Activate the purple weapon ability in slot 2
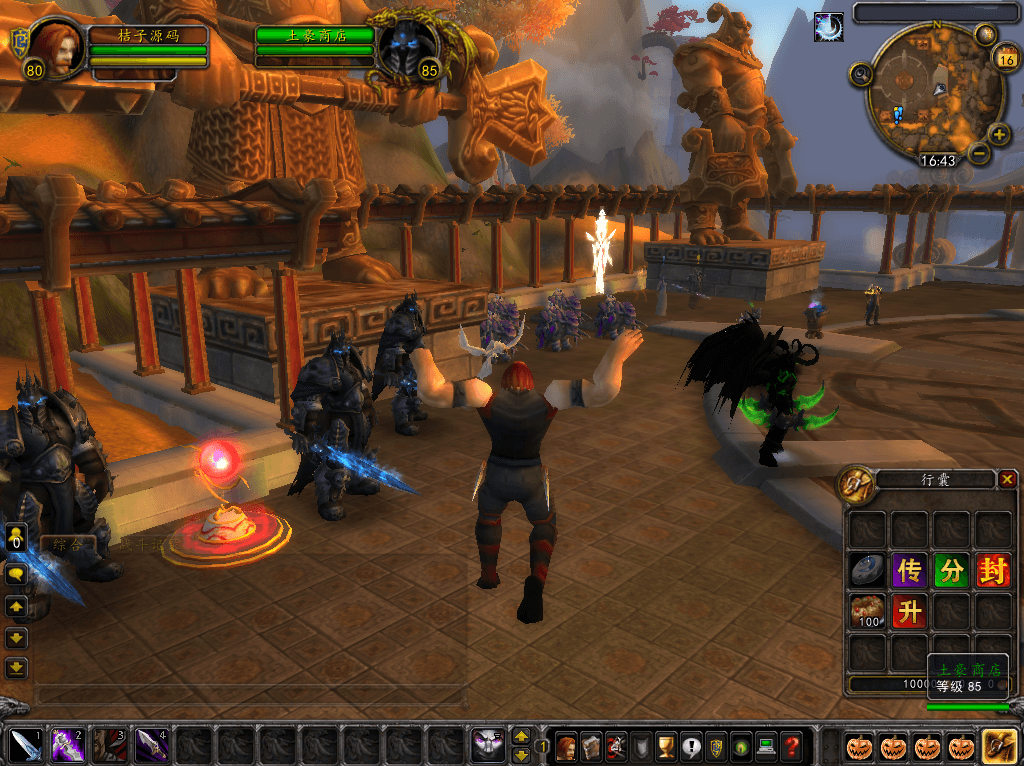Screen dimensions: 1024x766 coord(68,745)
